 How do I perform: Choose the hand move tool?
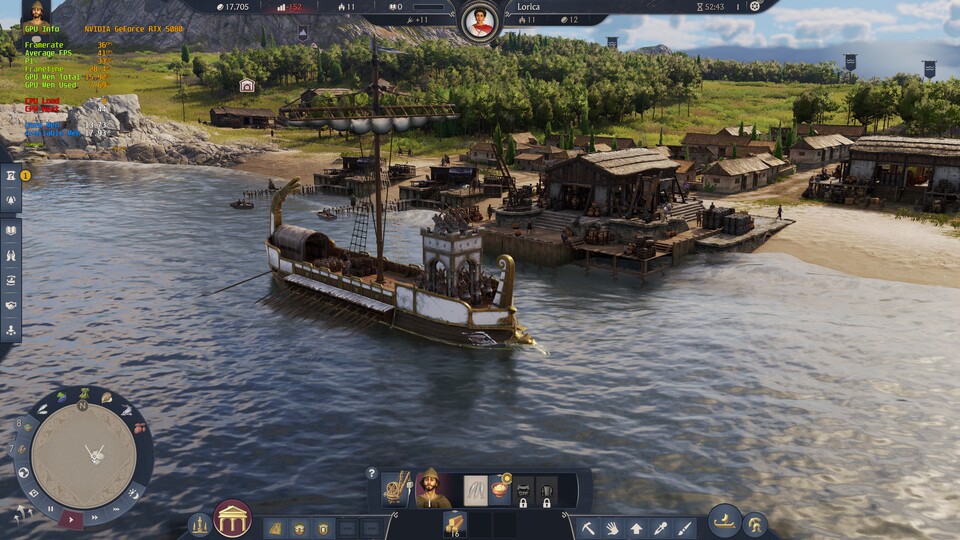[612, 527]
